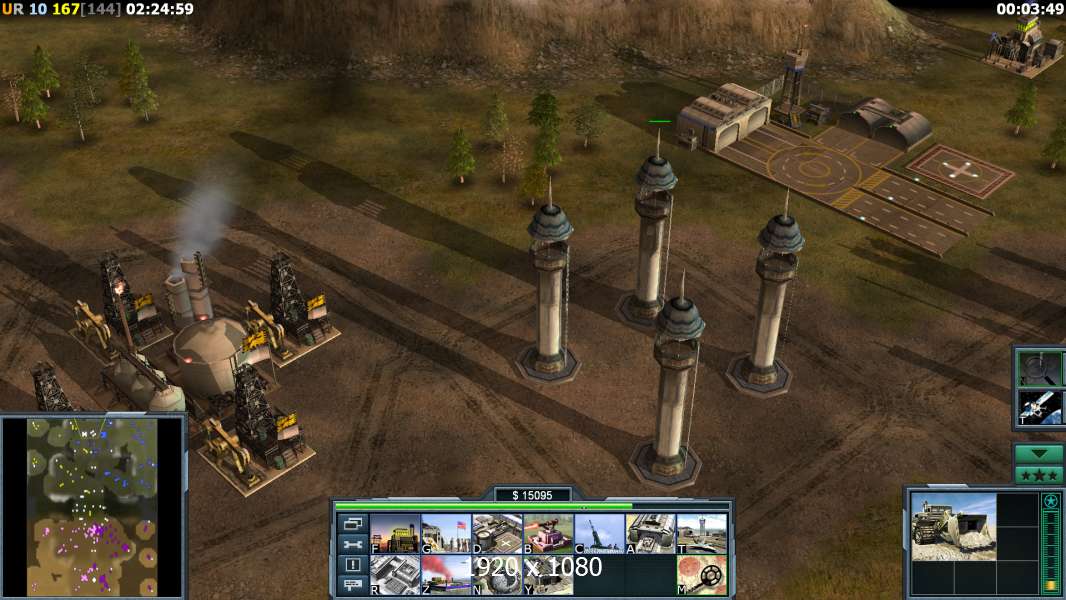Screen dimensions: 1066x600
Task: Activate the spy satellite power
Action: tap(1039, 406)
